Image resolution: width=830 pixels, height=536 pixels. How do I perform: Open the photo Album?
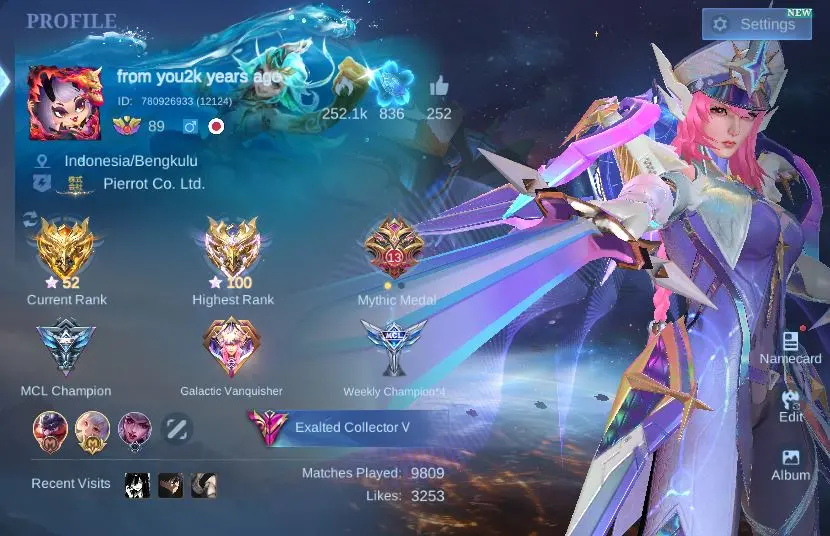790,464
